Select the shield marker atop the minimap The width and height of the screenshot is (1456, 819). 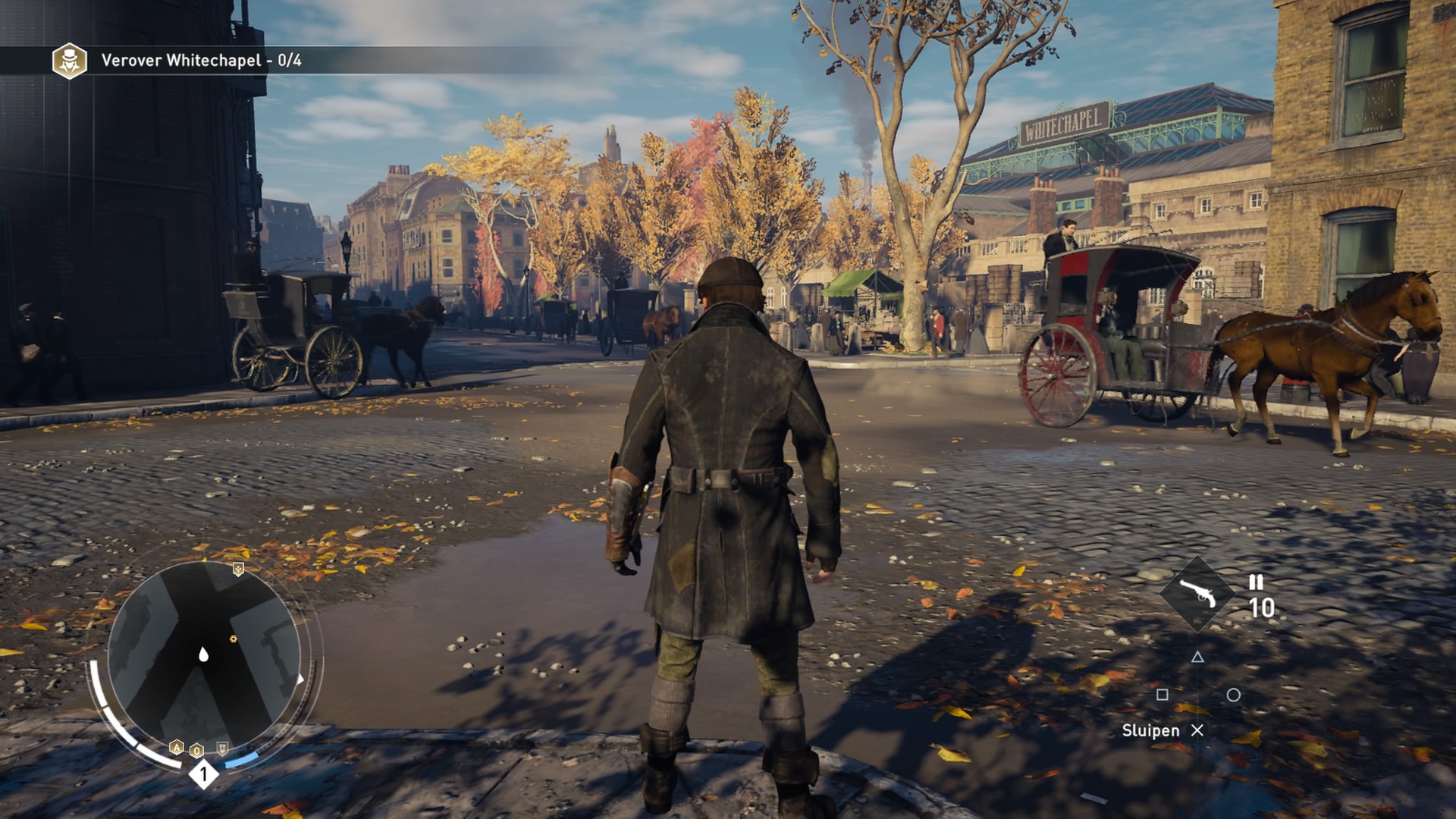pyautogui.click(x=238, y=569)
